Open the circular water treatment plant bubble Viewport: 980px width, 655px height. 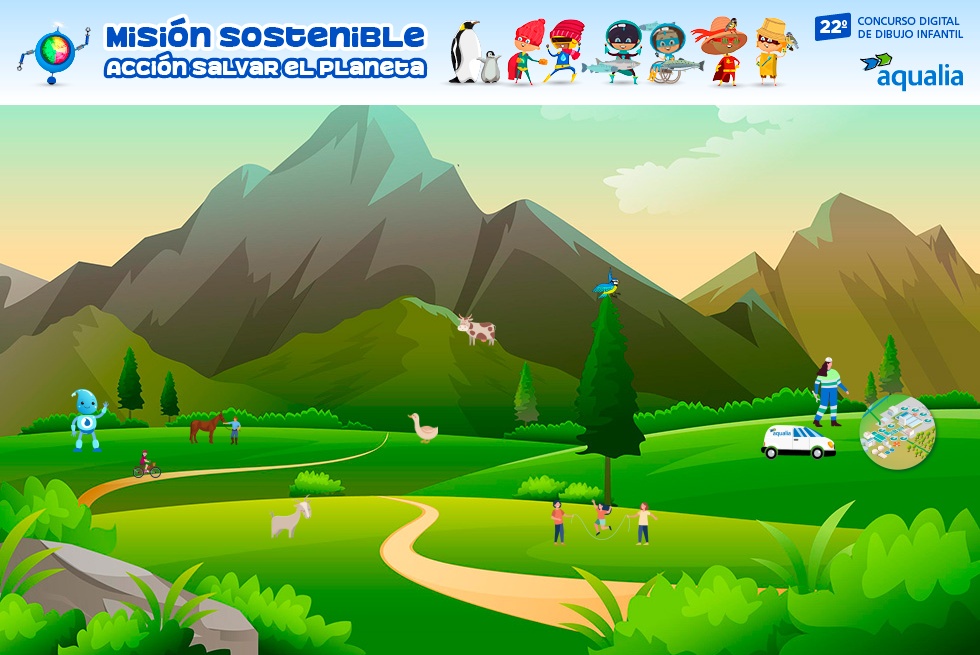tap(897, 431)
